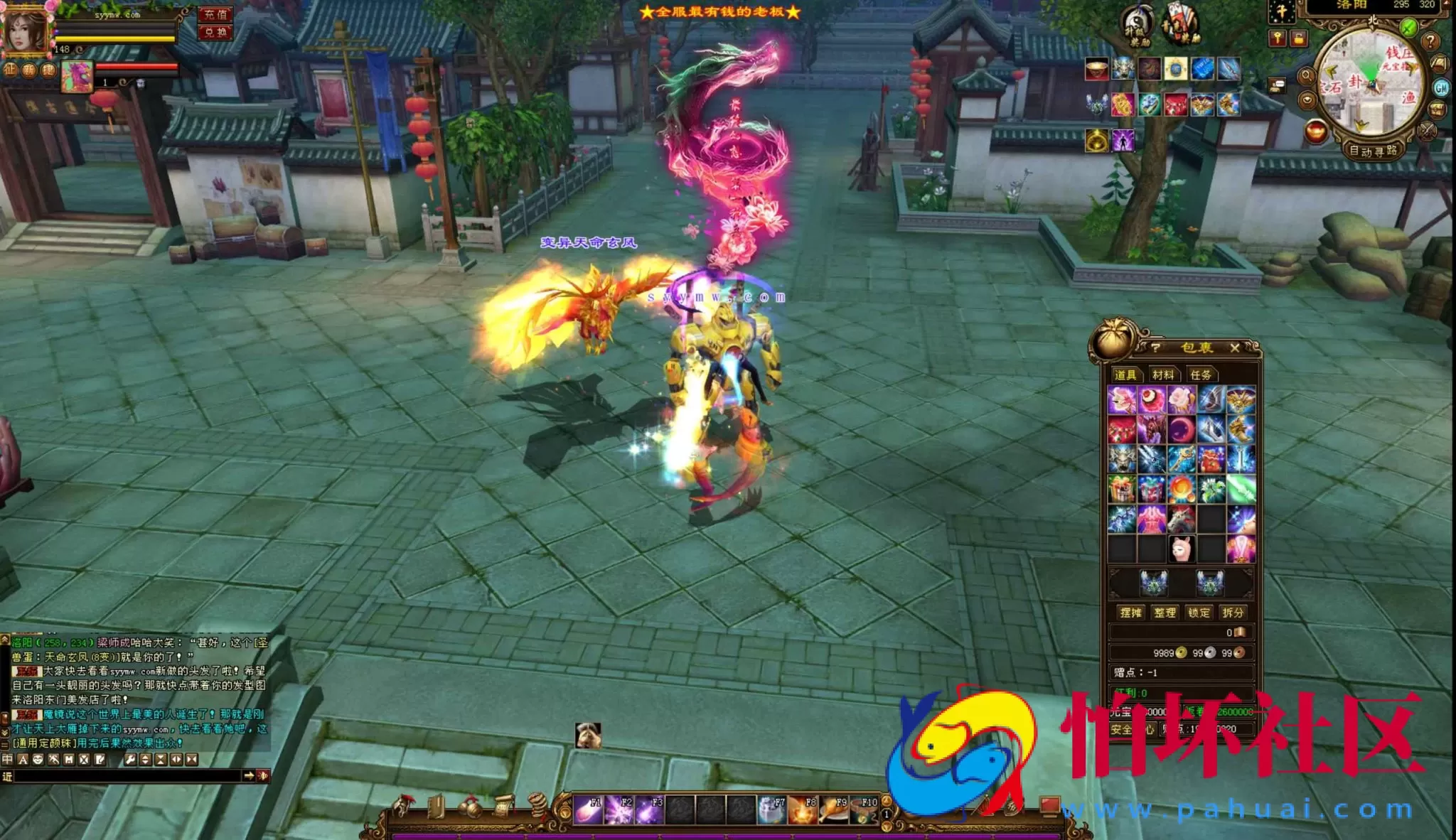Expand the chat channel up-down arrows control
1456x840 pixels.
[x=145, y=760]
